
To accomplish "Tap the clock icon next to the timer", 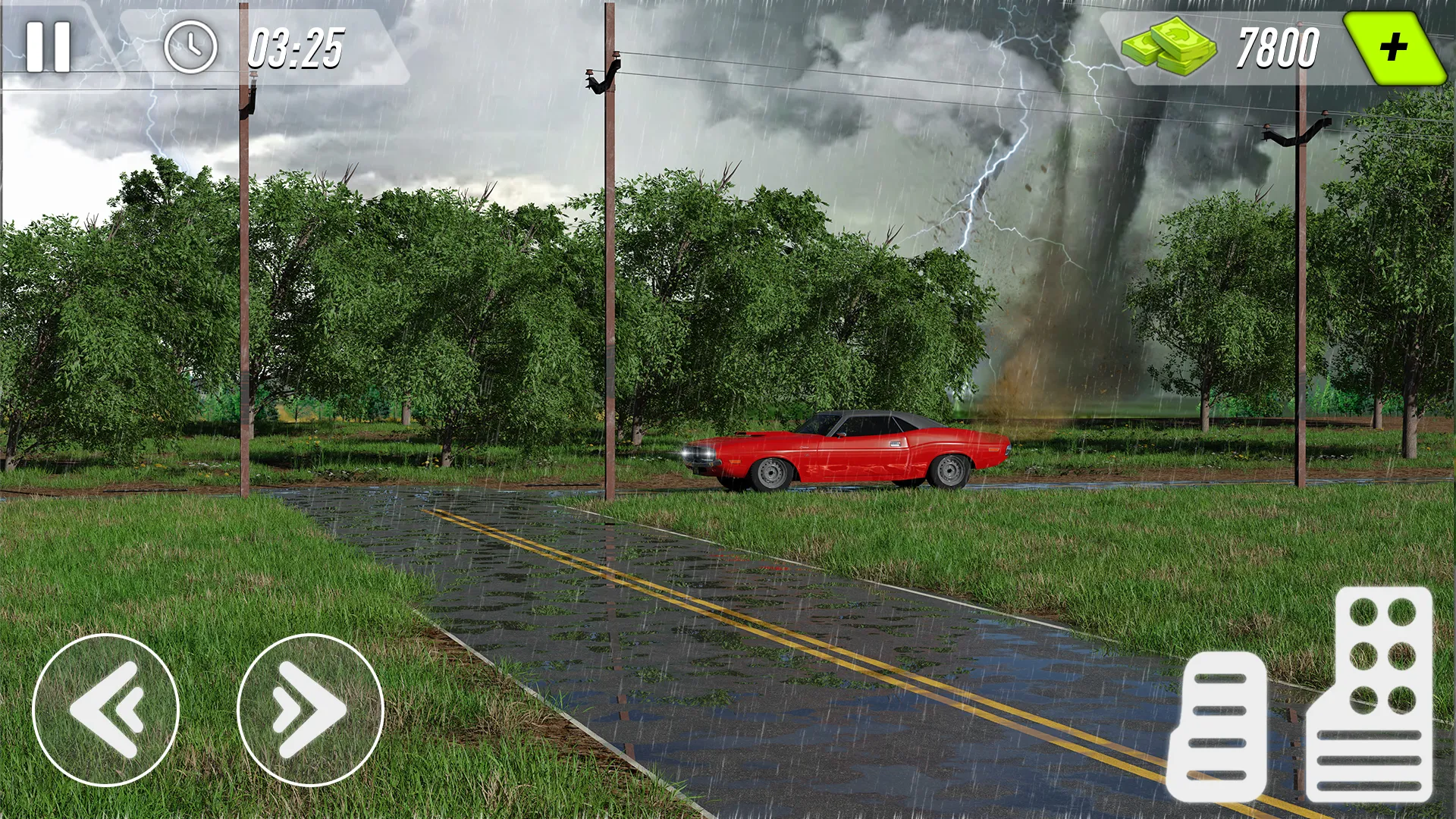I will (x=192, y=45).
